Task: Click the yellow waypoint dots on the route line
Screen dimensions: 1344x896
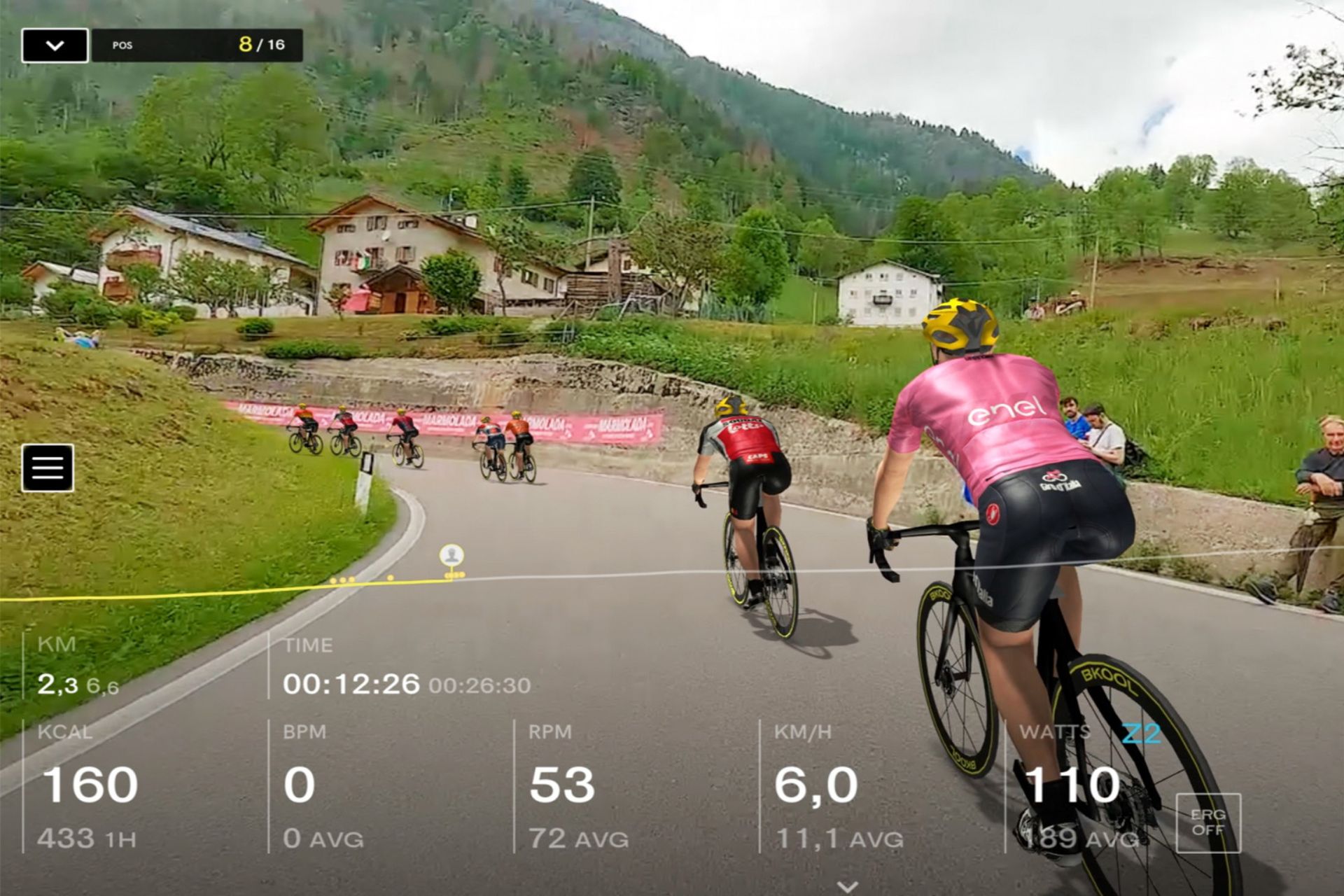Action: (341, 580)
